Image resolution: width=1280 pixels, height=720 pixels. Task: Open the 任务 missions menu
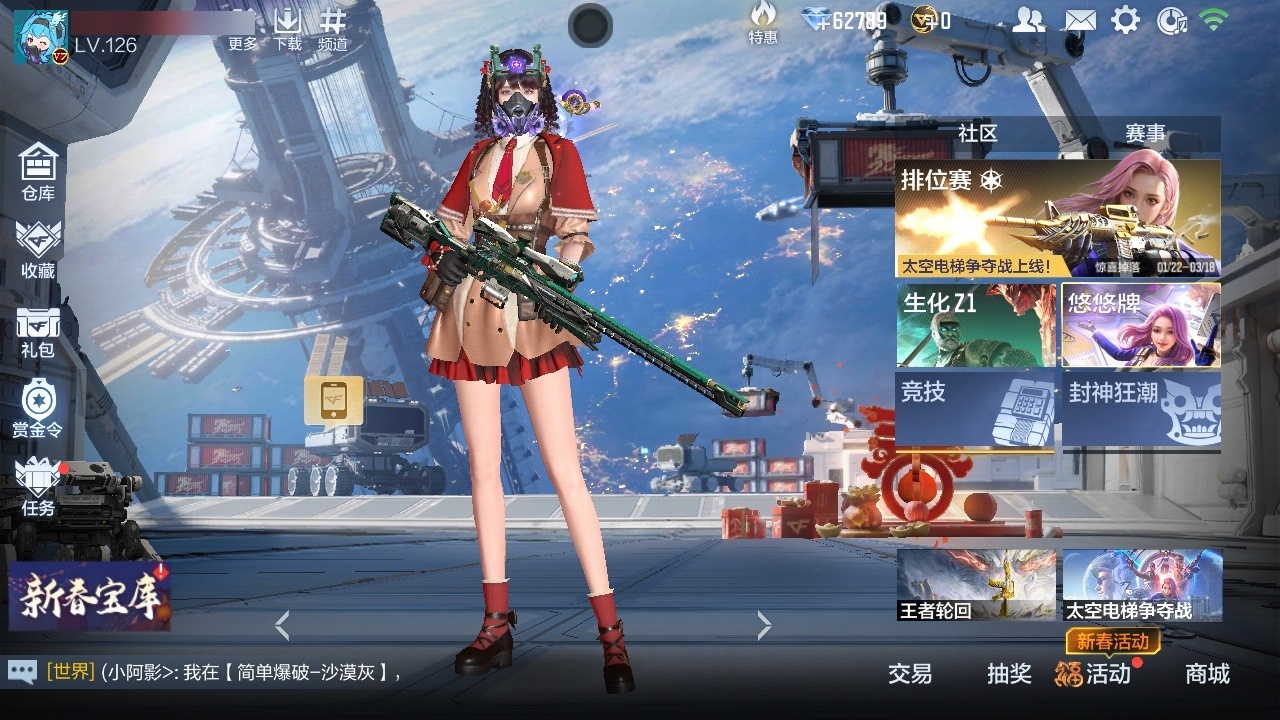(x=38, y=487)
